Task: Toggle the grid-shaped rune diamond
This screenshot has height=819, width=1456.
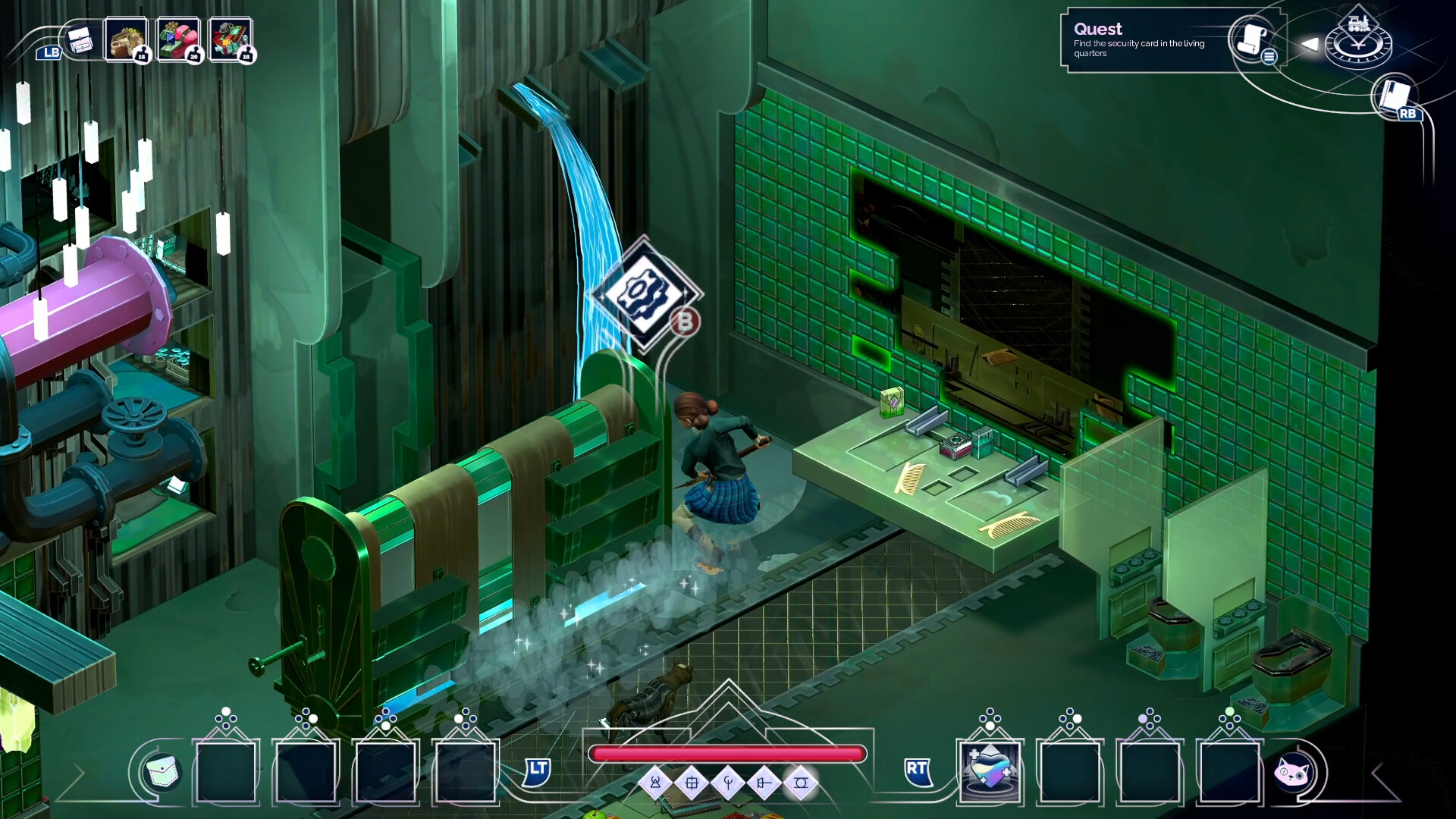Action: pyautogui.click(x=692, y=783)
